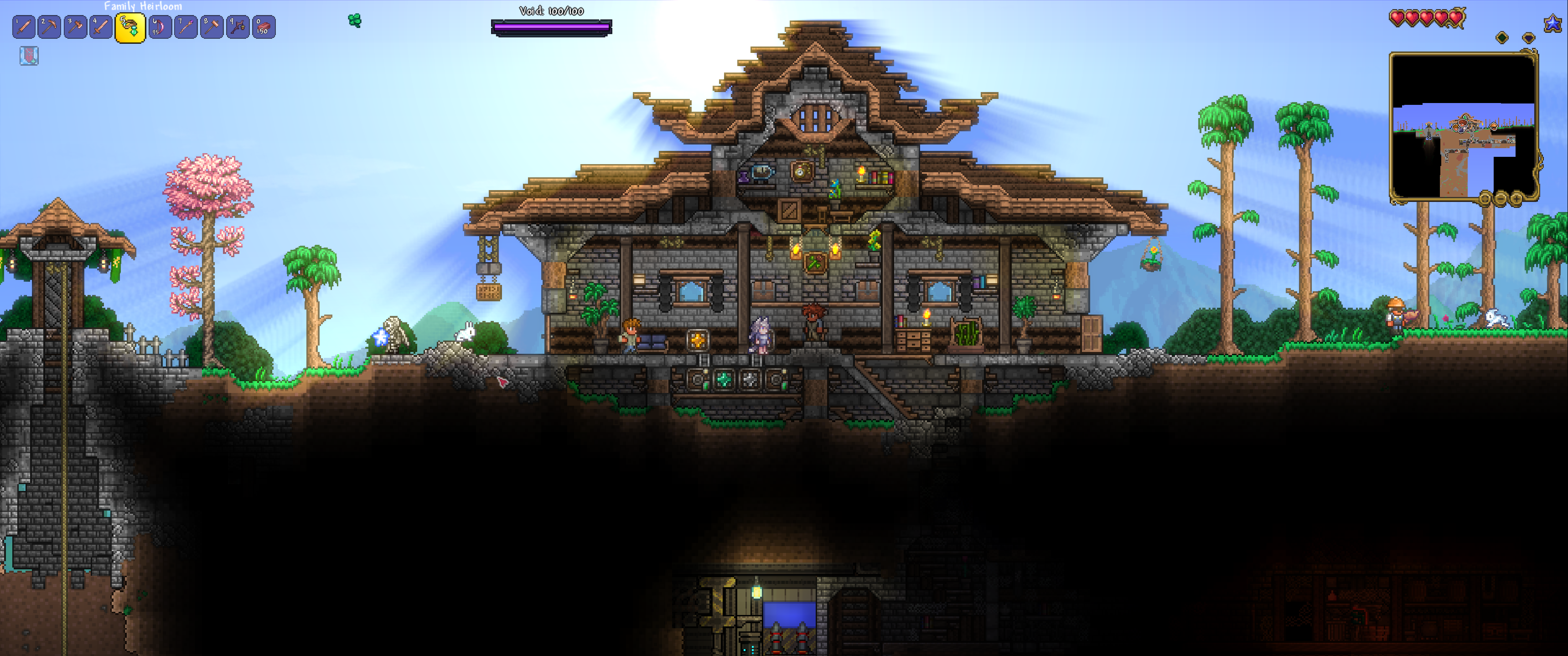Choose the copper hammer hotbar slot

point(212,27)
